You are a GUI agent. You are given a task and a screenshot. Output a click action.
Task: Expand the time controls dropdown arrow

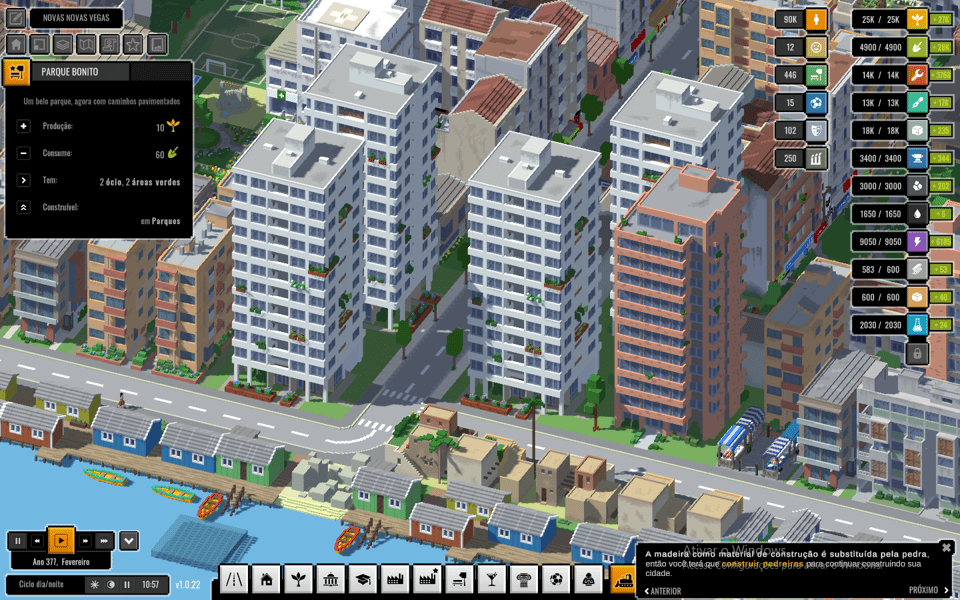point(129,541)
